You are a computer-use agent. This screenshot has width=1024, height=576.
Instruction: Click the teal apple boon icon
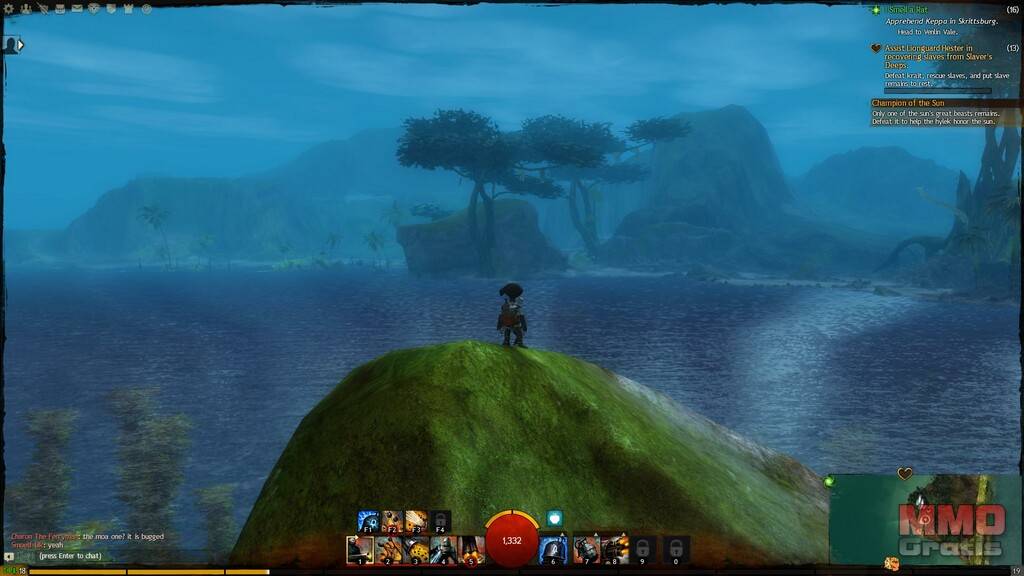click(x=555, y=518)
